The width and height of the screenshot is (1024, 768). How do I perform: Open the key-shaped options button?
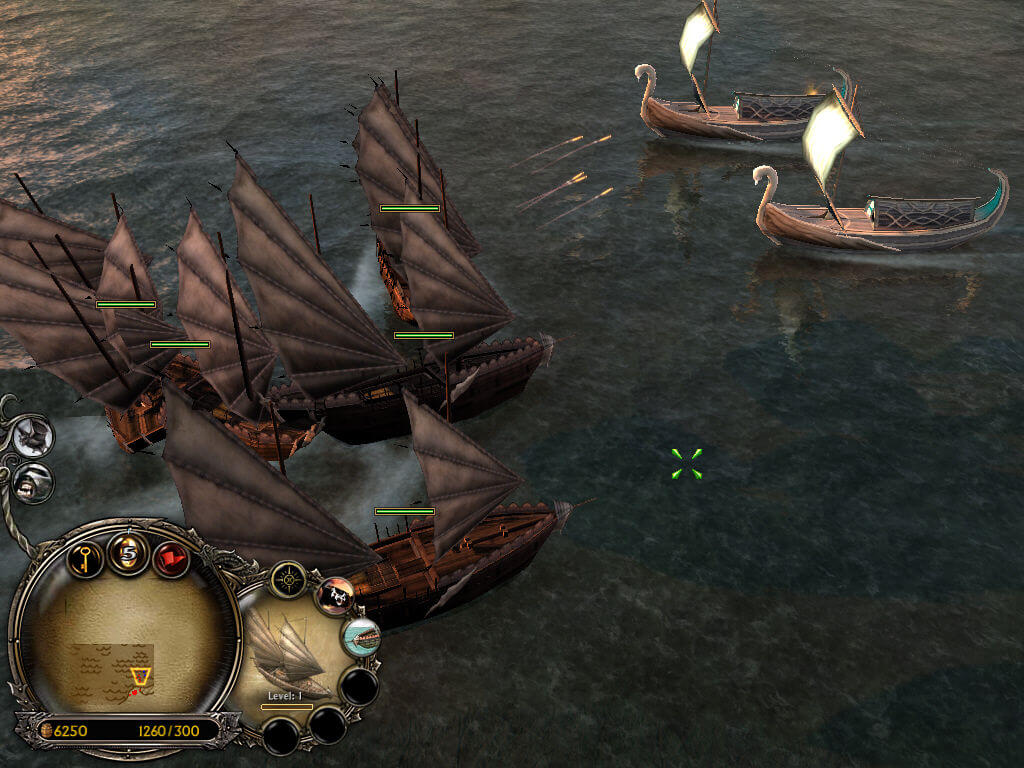click(85, 556)
